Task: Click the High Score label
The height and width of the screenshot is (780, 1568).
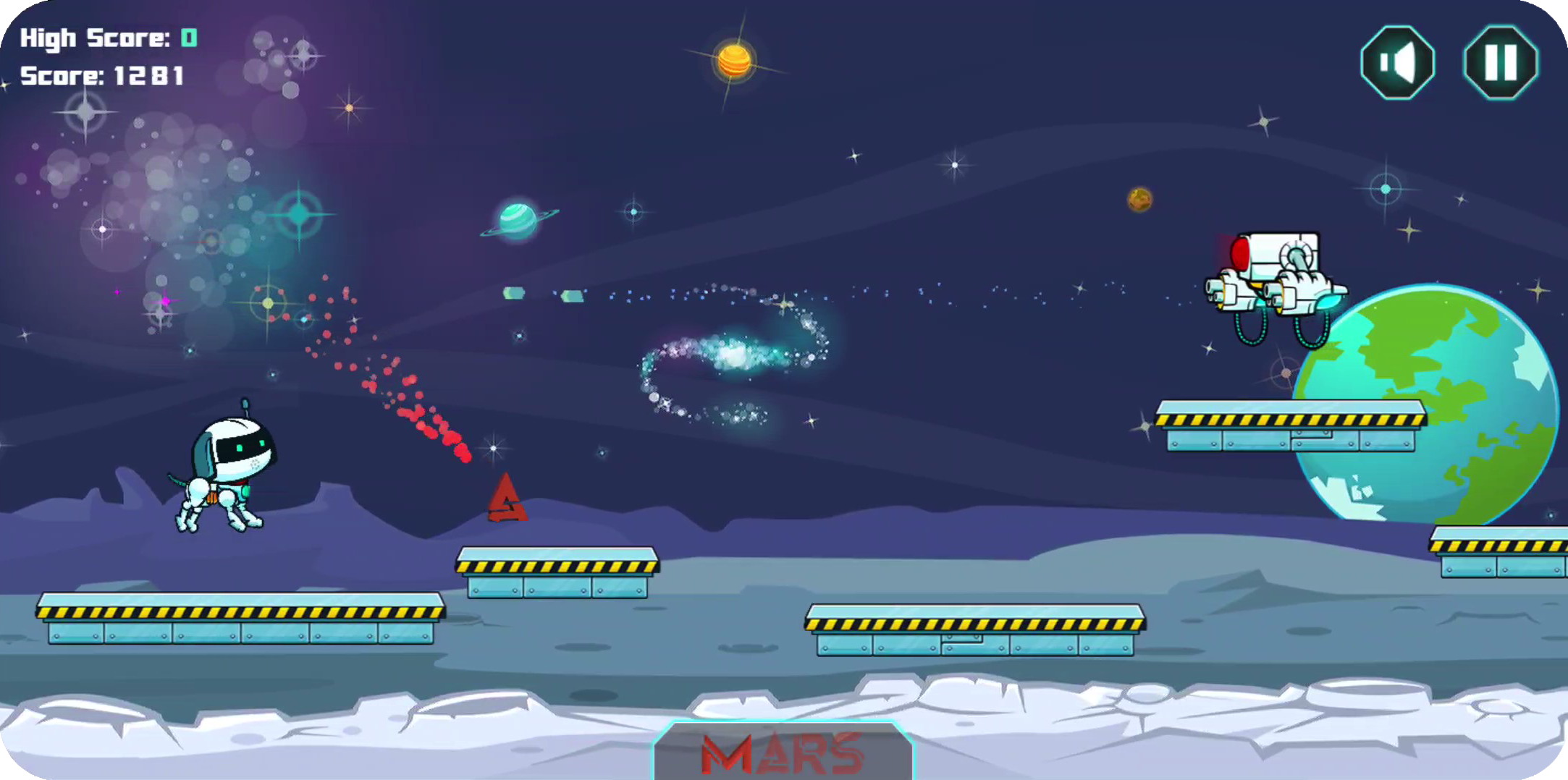Action: [x=94, y=36]
